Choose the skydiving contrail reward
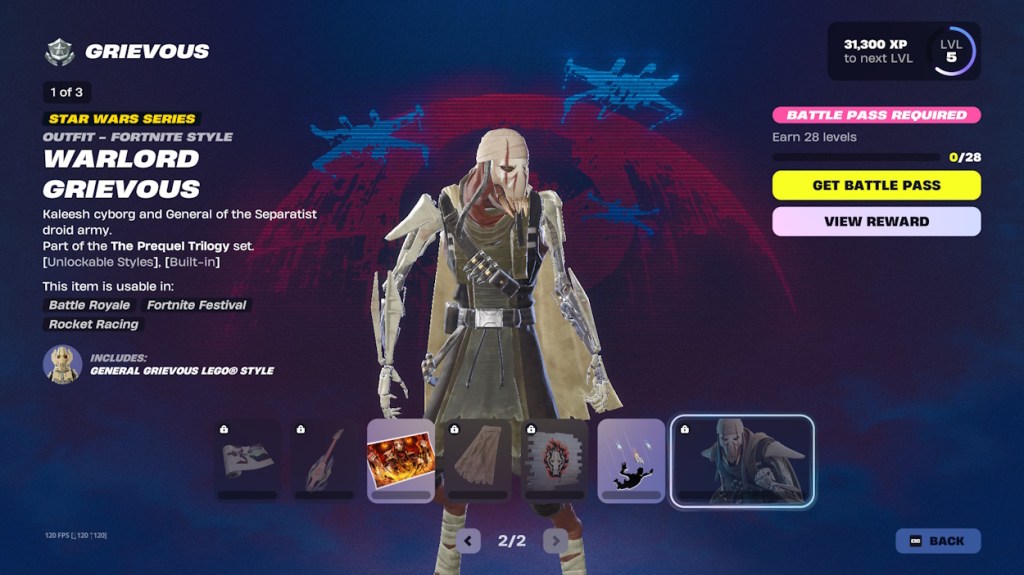1024x575 pixels. 631,460
